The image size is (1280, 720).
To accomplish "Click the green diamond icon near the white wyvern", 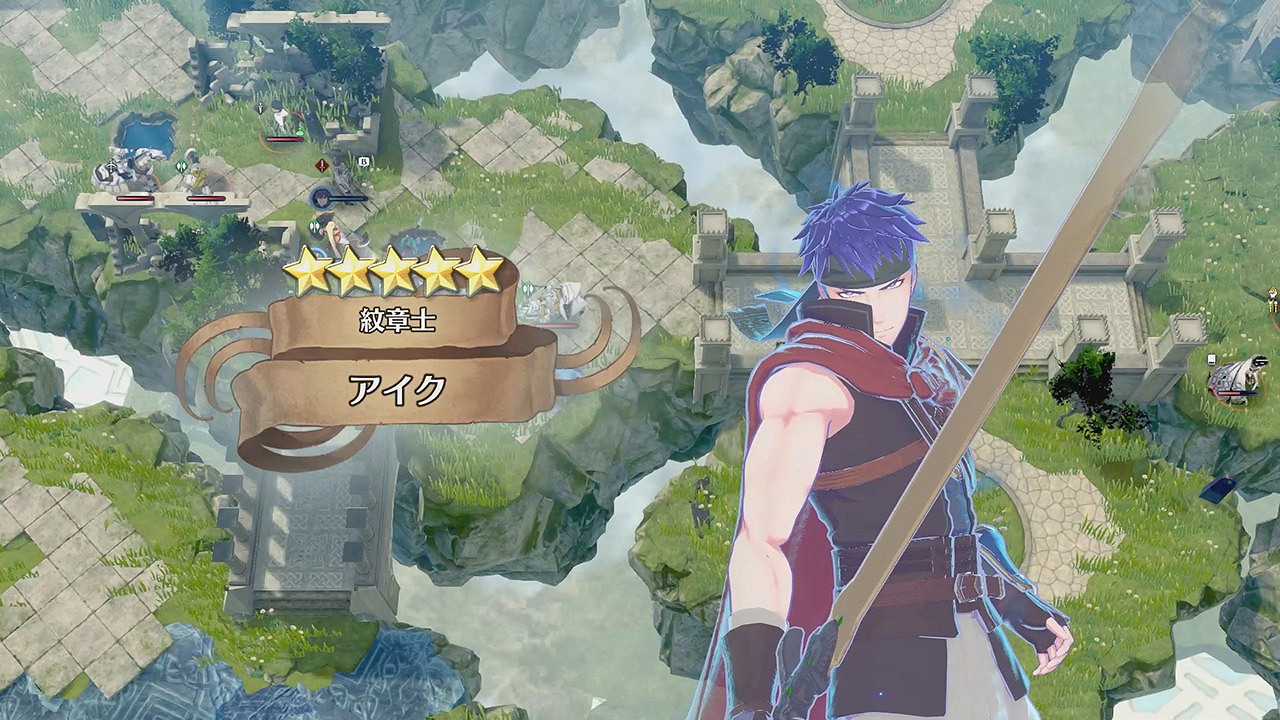I will pos(528,289).
